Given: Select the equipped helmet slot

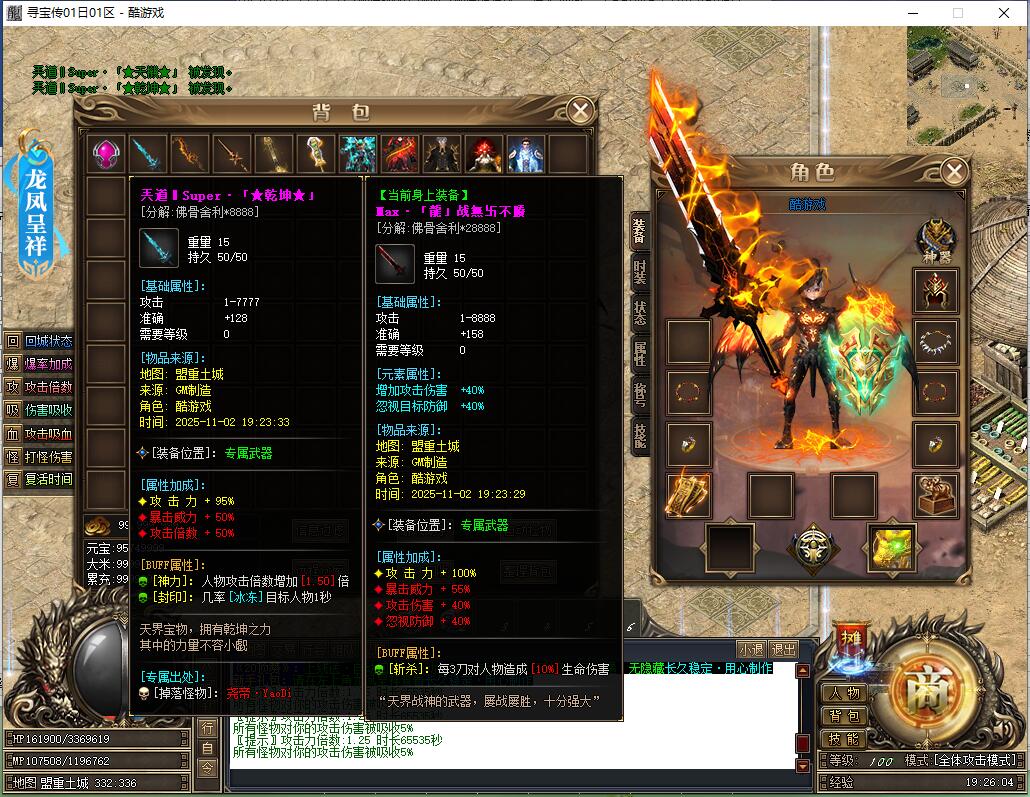Looking at the screenshot, I should (x=936, y=291).
